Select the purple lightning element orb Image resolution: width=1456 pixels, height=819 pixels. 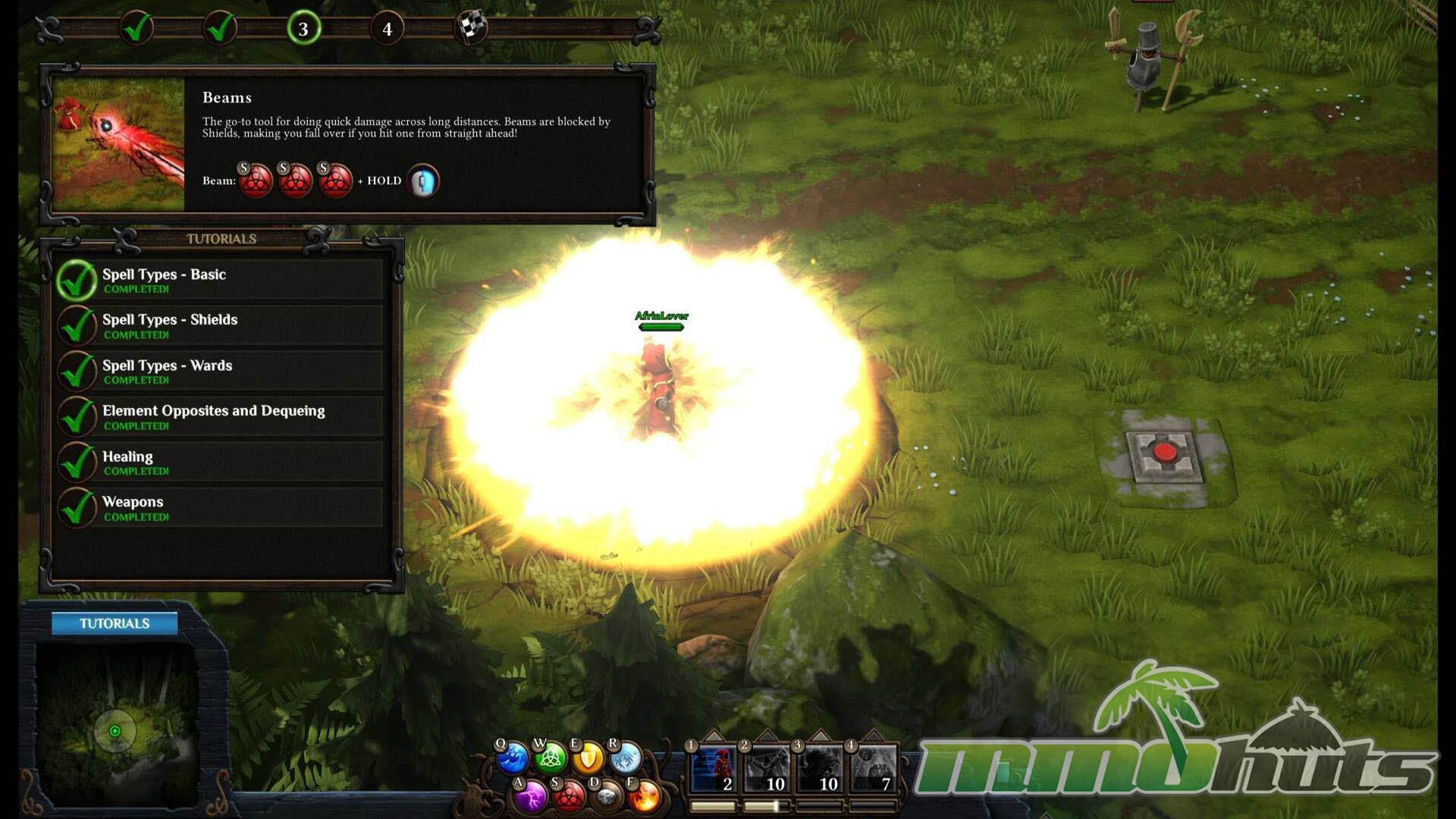532,796
